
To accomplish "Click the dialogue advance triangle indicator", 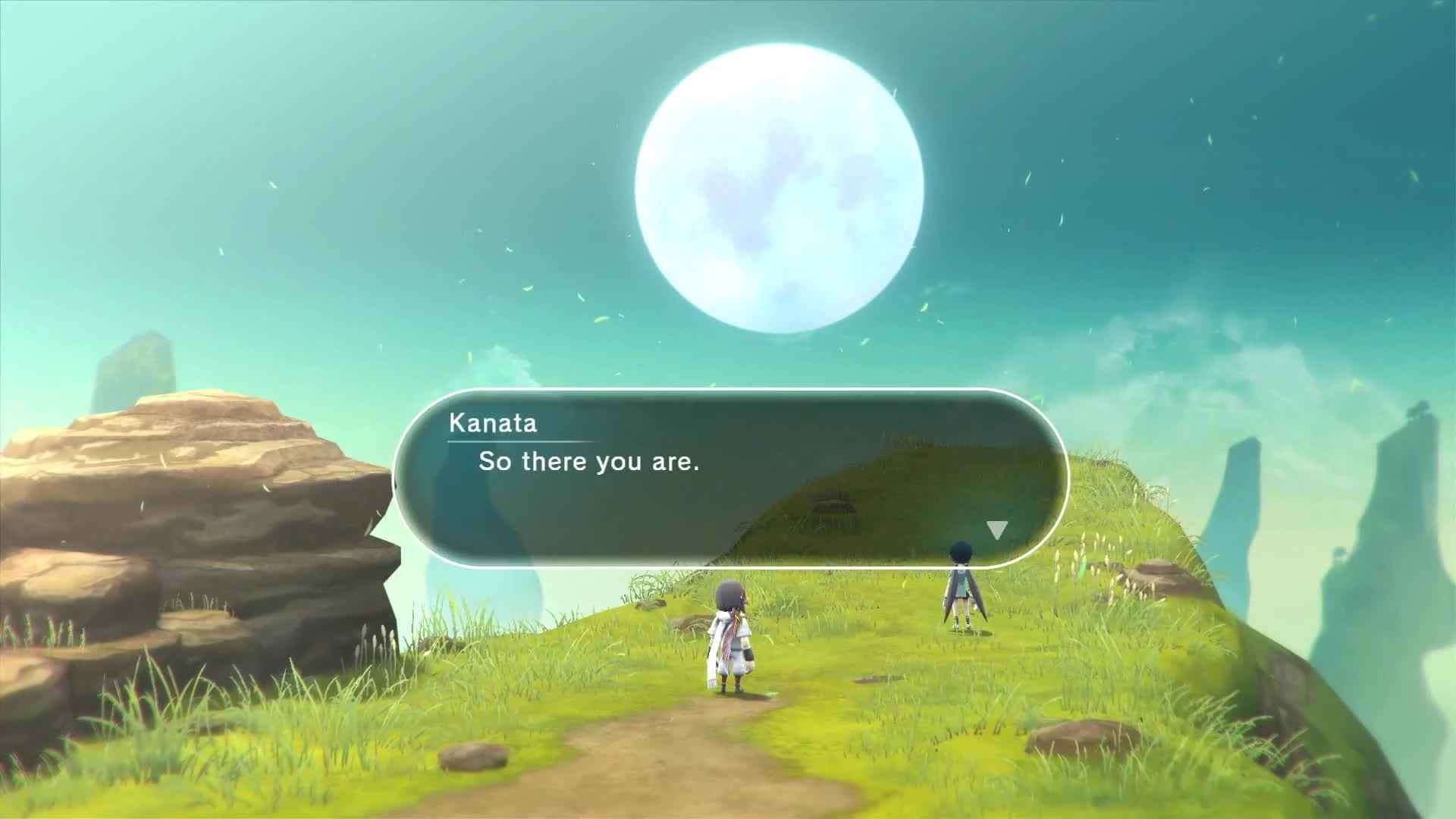I will pos(996,529).
